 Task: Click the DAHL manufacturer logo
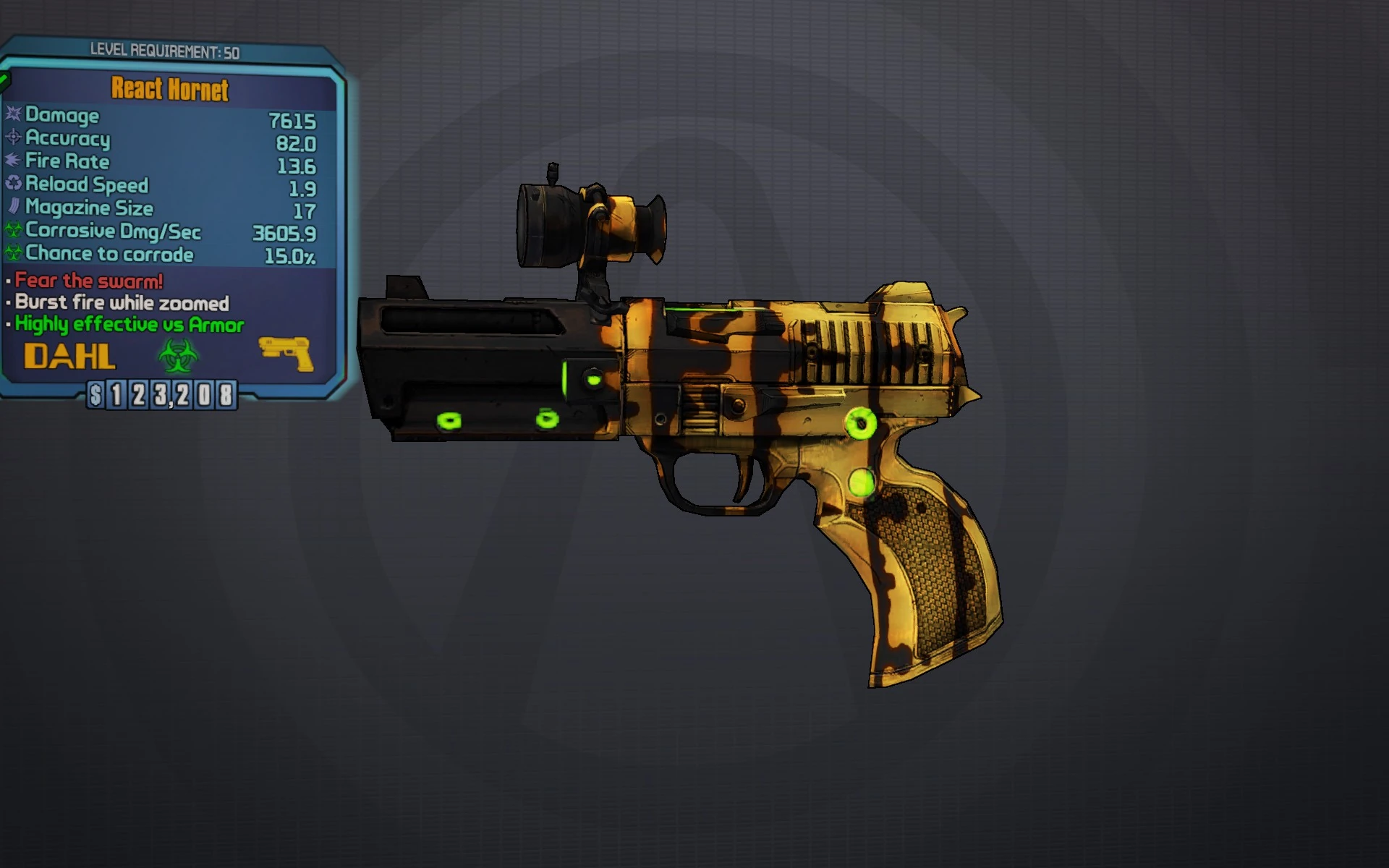point(71,356)
